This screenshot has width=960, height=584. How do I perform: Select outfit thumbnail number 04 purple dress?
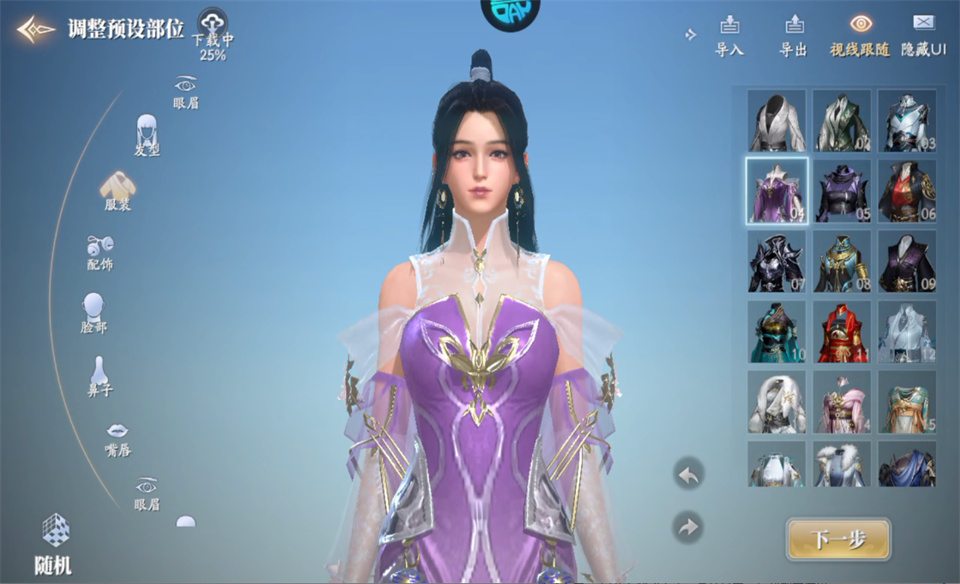pyautogui.click(x=777, y=190)
